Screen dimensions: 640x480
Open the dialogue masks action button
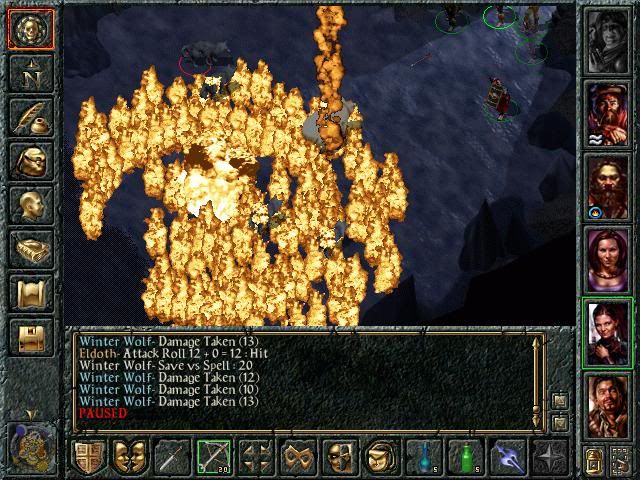[x=130, y=457]
